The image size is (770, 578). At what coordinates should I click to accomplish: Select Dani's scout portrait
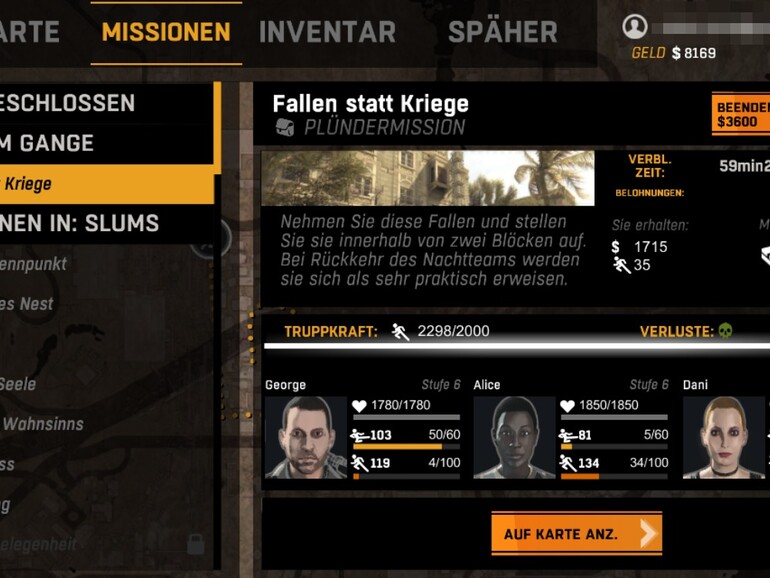pyautogui.click(x=724, y=437)
